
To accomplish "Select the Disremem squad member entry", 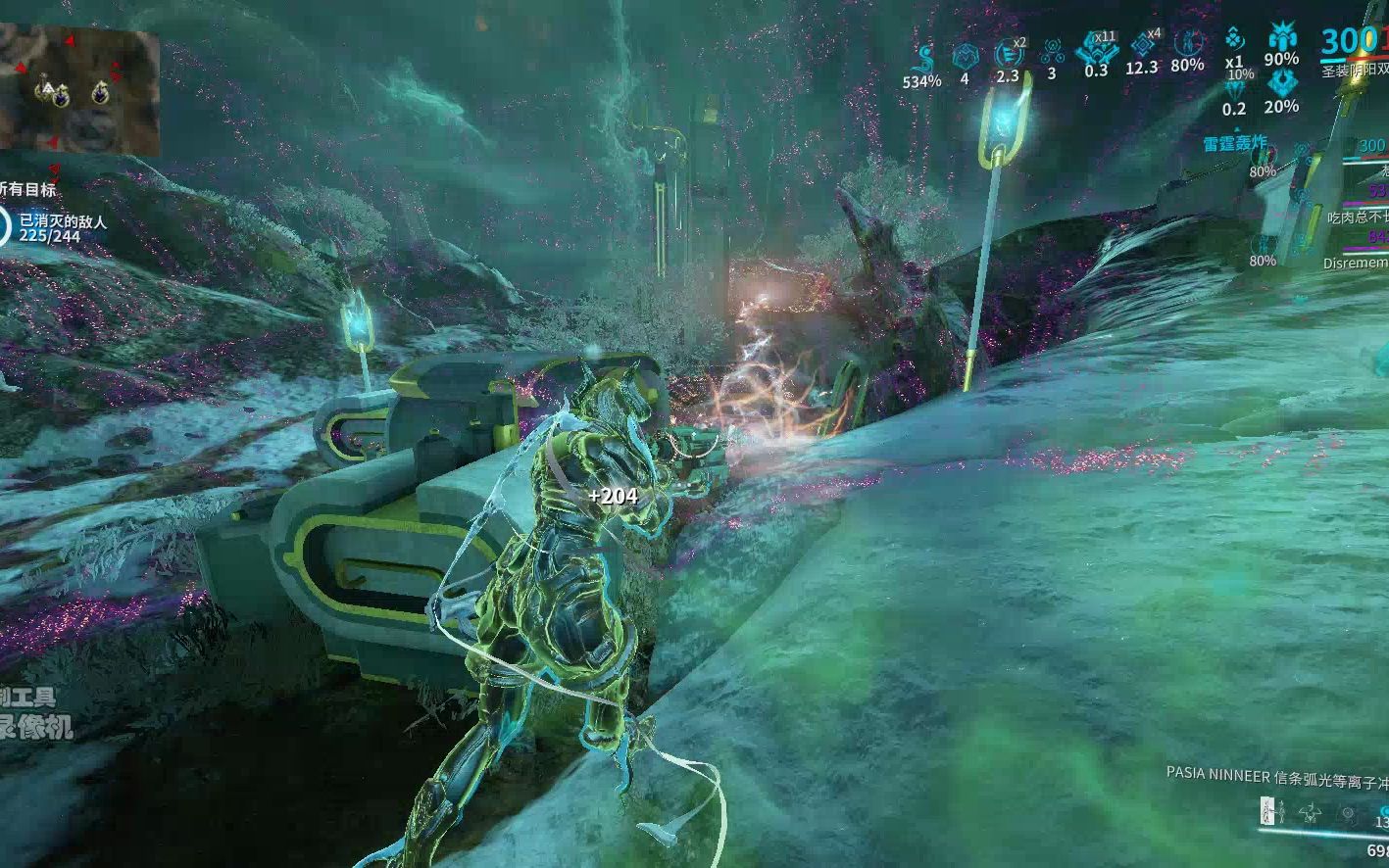I will [x=1356, y=263].
